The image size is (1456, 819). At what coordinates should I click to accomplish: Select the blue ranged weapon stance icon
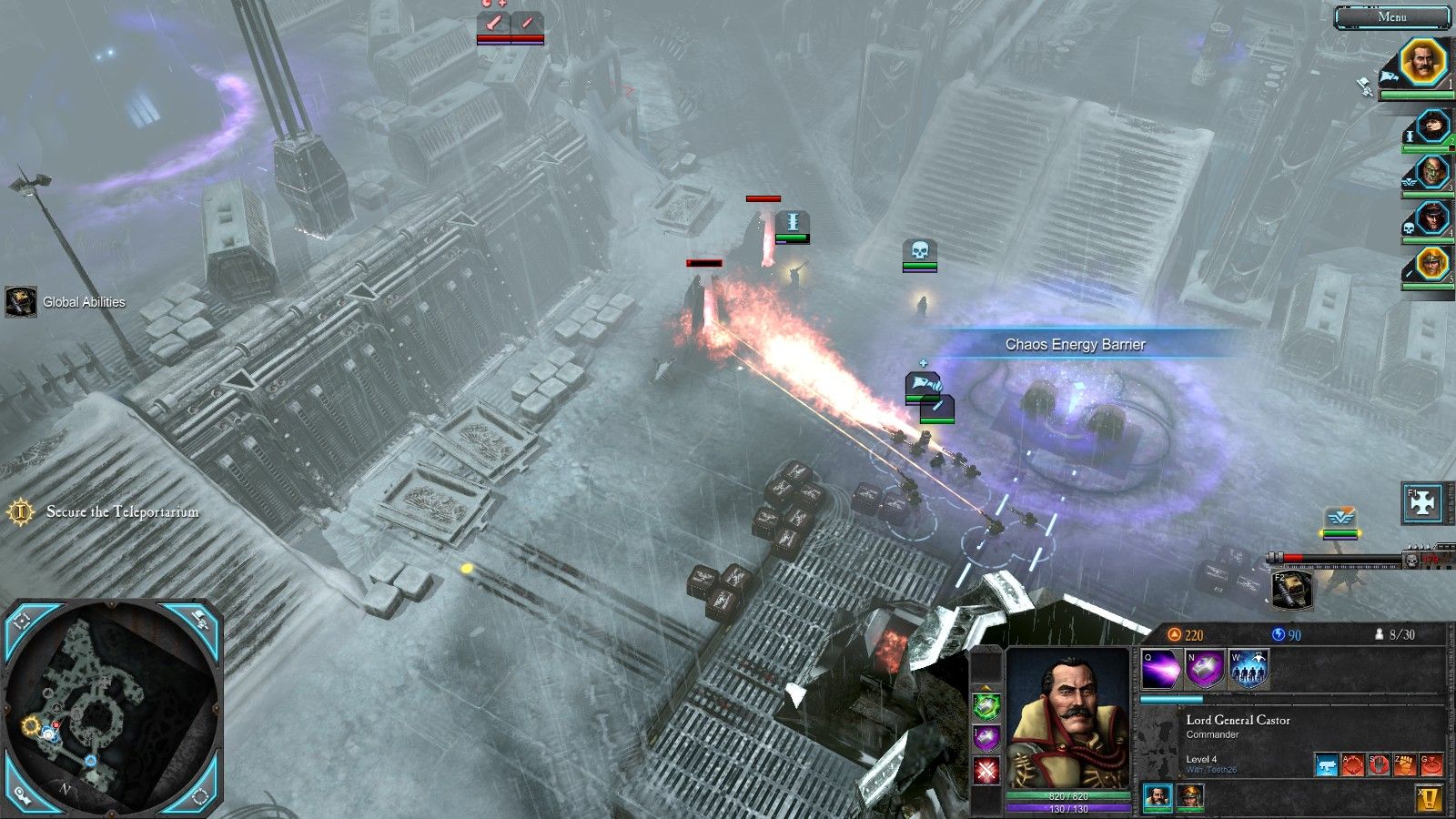[1327, 764]
